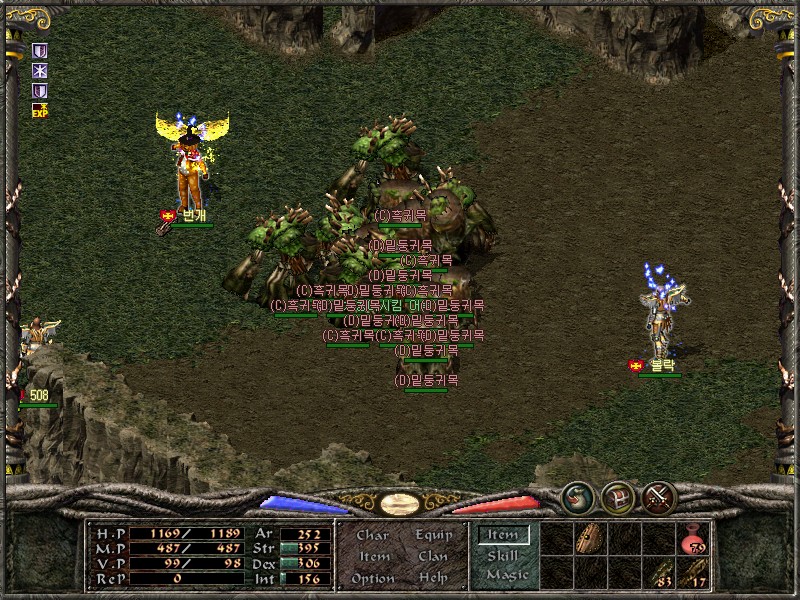Open the Equip menu
Image resolution: width=800 pixels, height=600 pixels.
[434, 535]
